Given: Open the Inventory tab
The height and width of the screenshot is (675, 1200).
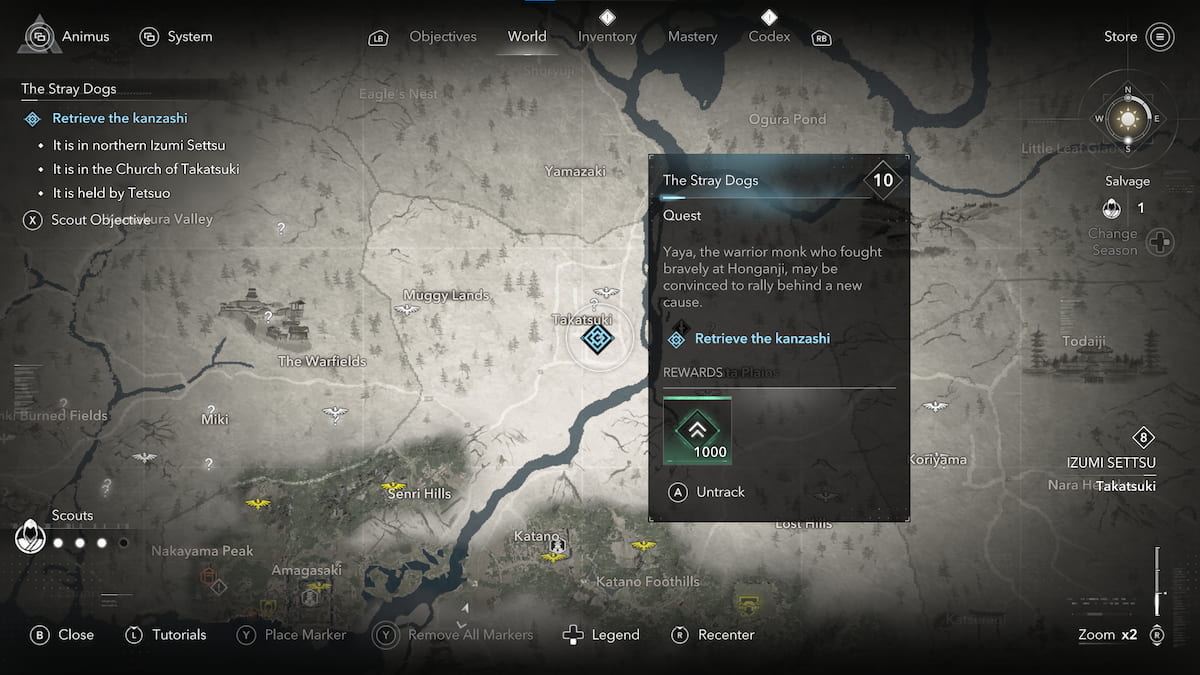Looking at the screenshot, I should pos(607,37).
